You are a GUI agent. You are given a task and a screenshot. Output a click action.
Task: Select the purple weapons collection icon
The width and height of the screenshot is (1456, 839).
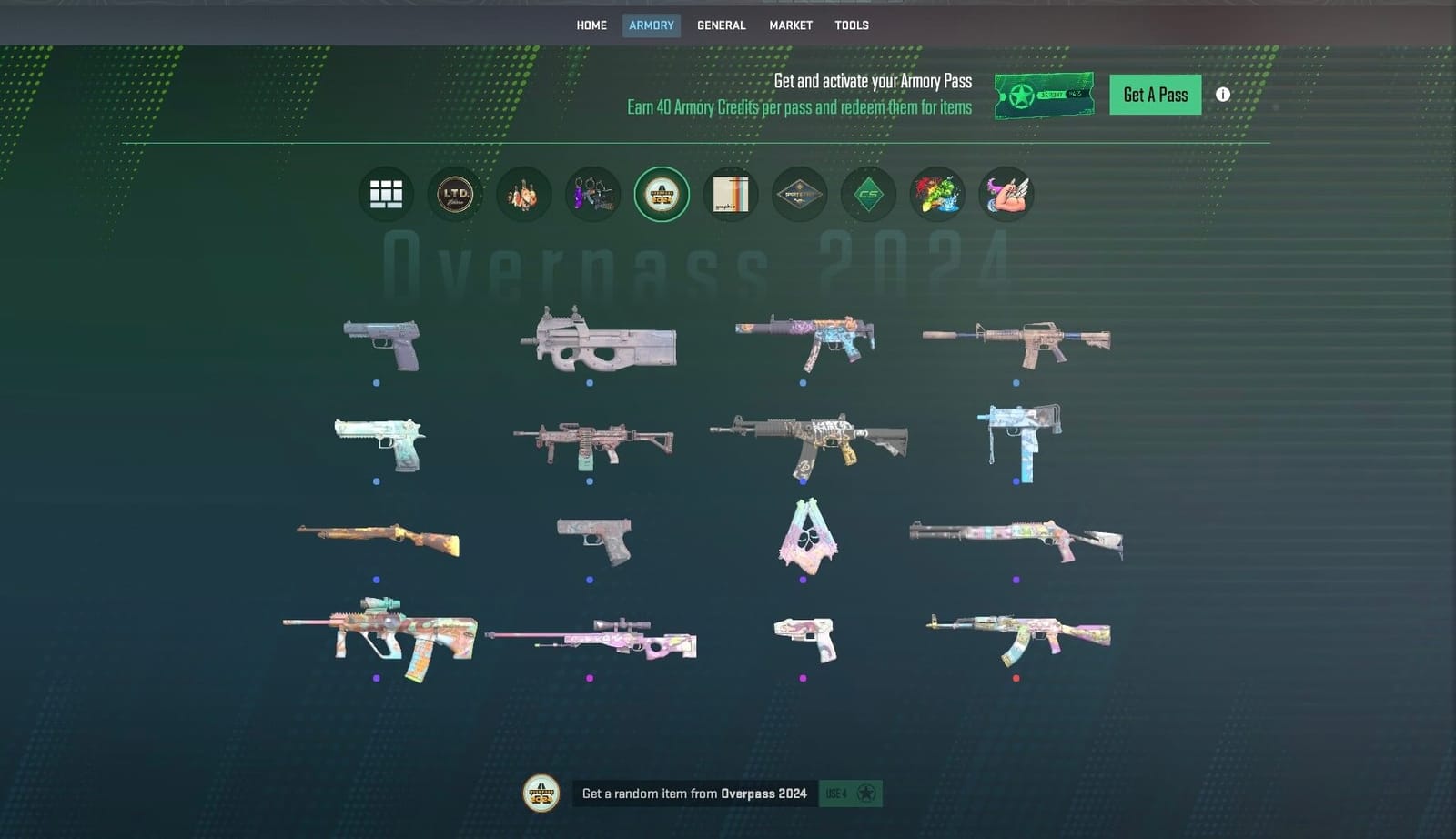point(592,194)
